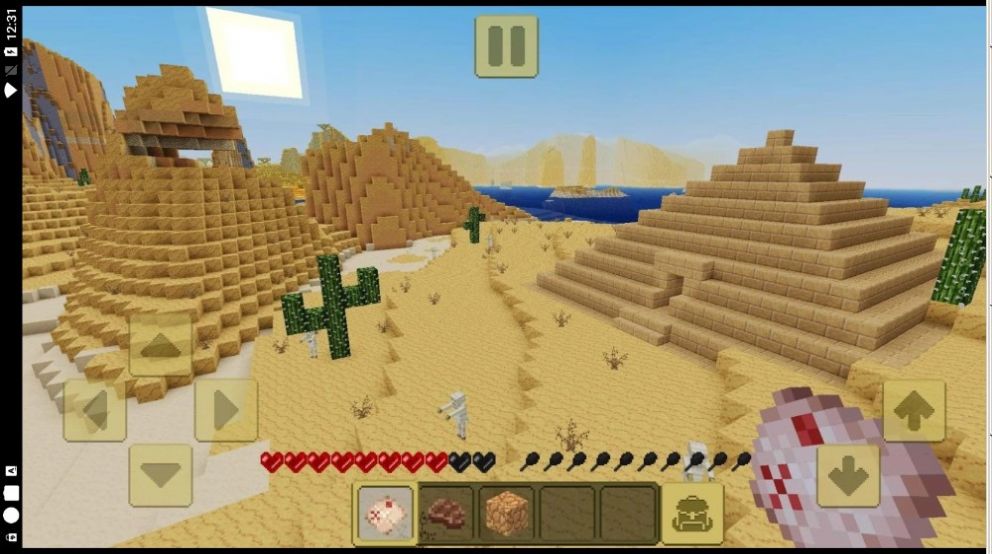Open the backpack inventory
Viewport: 992px width, 554px height.
[x=692, y=514]
